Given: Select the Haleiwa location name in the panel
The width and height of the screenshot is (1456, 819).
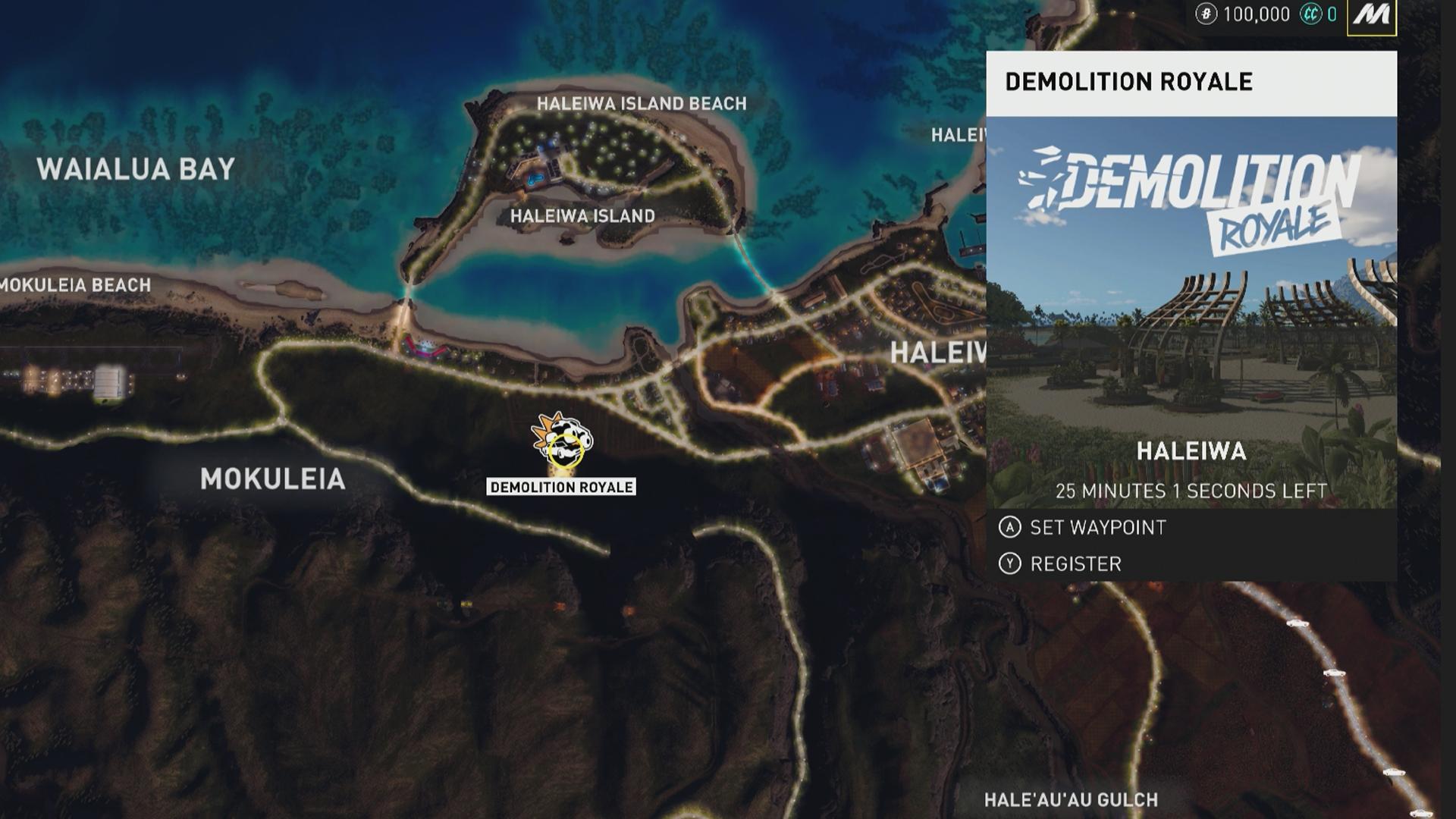Looking at the screenshot, I should tap(1191, 450).
